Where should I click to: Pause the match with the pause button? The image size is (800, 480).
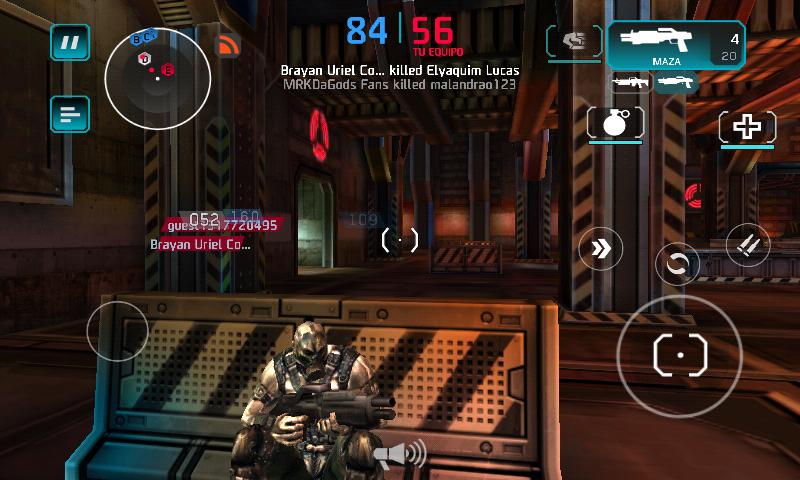pos(70,43)
